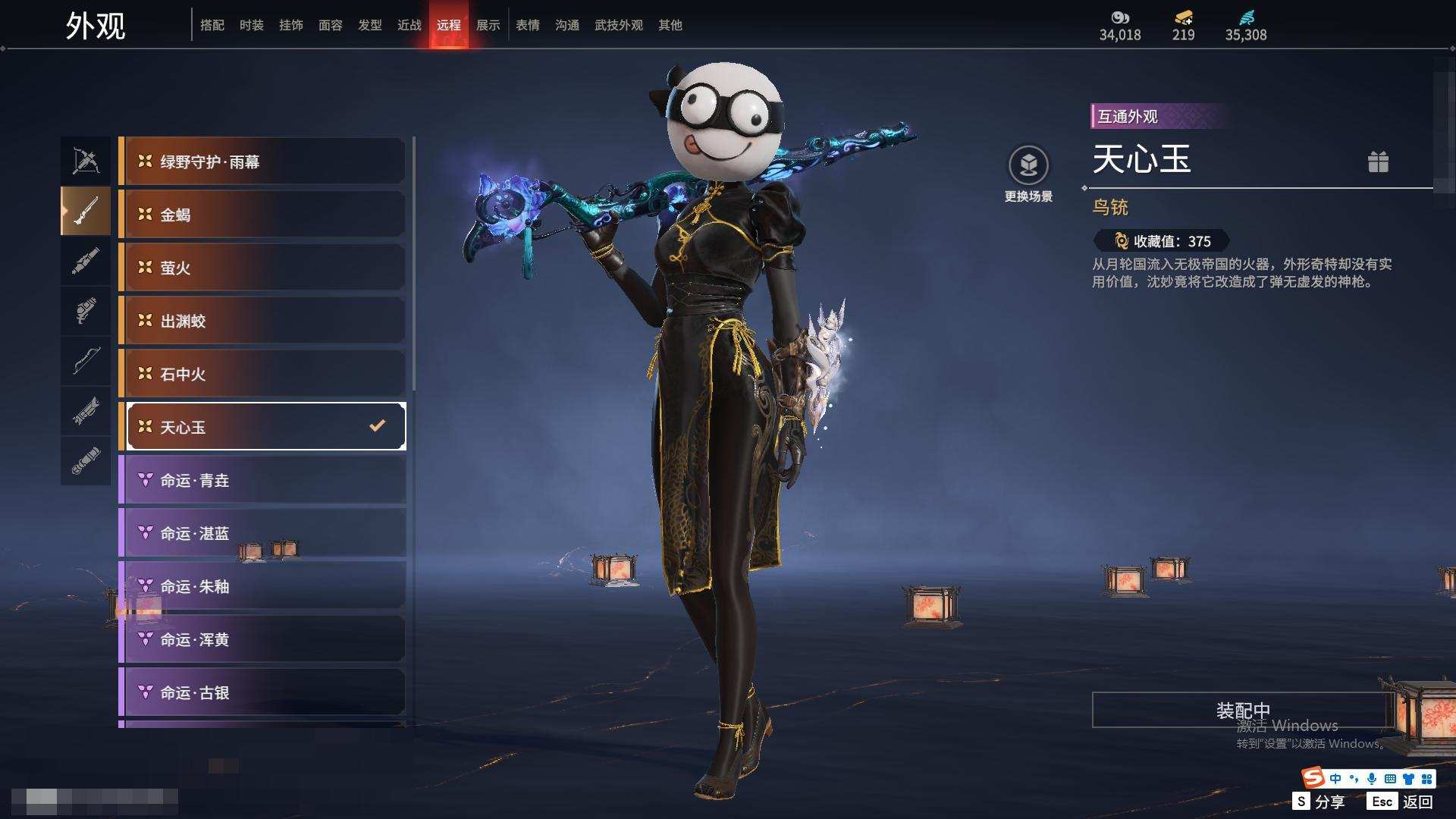Click the 装配中 equip button
Viewport: 1456px width, 819px height.
pyautogui.click(x=1242, y=710)
